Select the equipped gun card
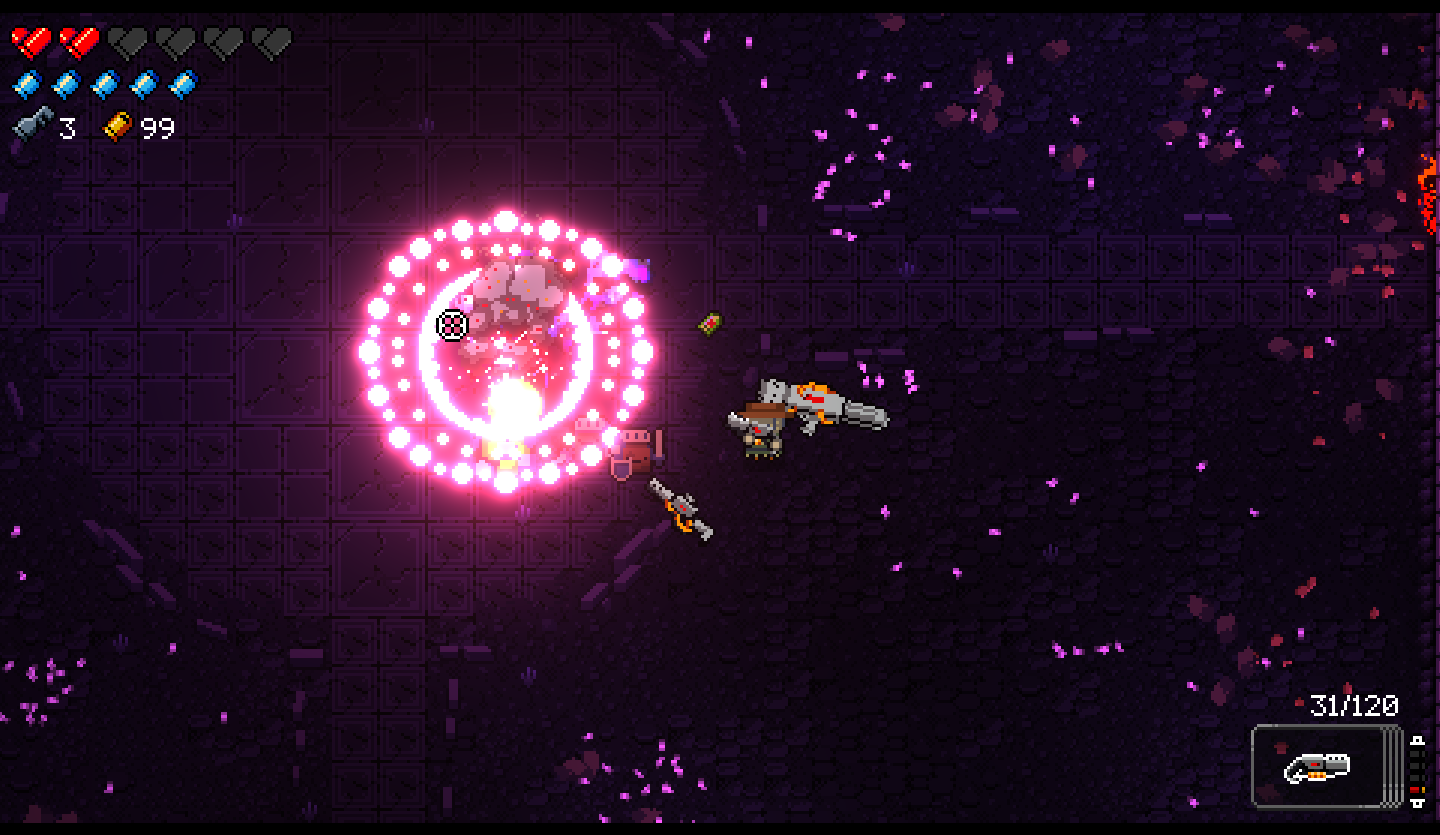This screenshot has width=1440, height=835. (1319, 766)
